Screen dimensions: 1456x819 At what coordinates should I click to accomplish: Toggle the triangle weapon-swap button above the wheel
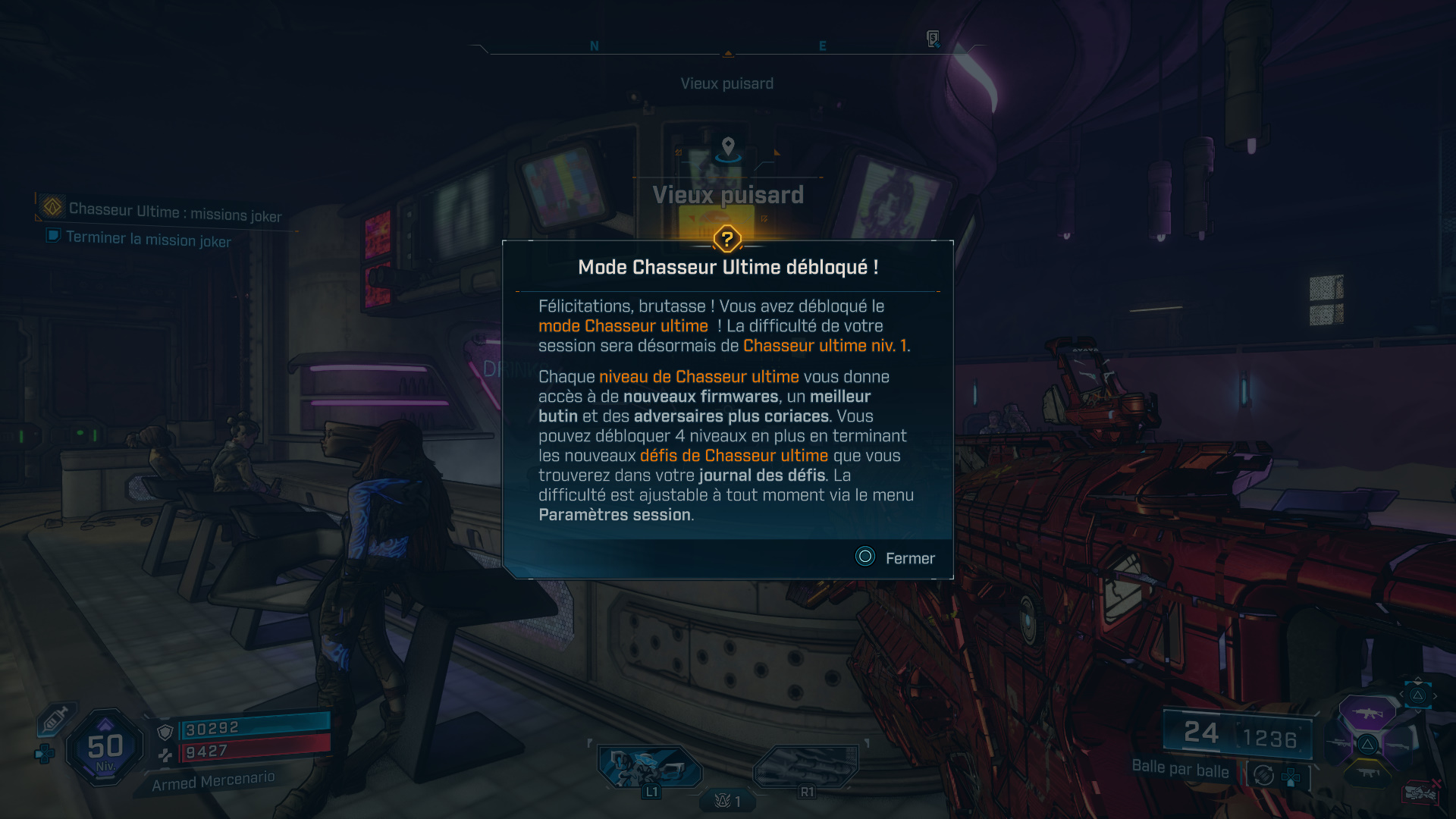[1418, 695]
